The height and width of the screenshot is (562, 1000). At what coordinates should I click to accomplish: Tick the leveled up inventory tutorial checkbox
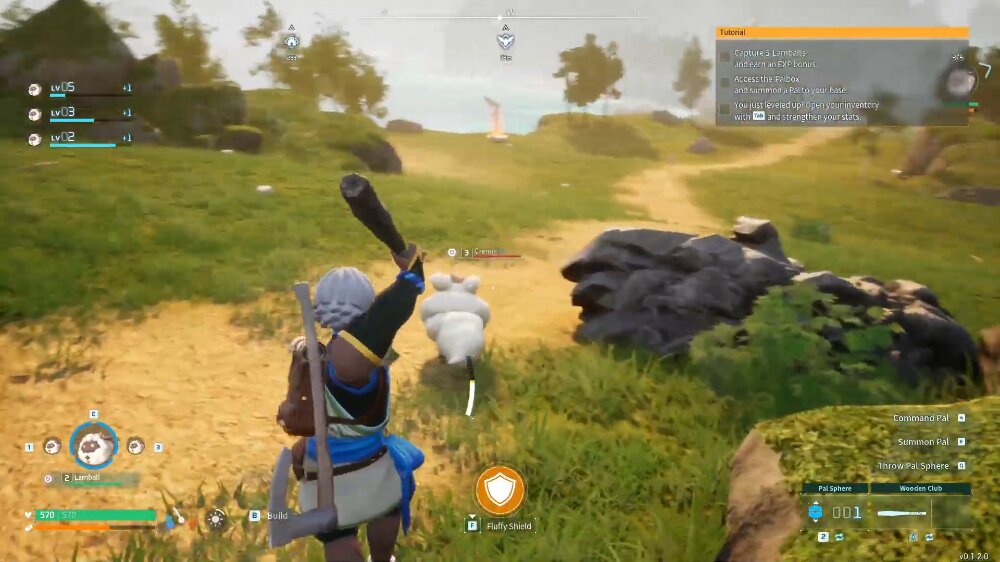pyautogui.click(x=725, y=109)
